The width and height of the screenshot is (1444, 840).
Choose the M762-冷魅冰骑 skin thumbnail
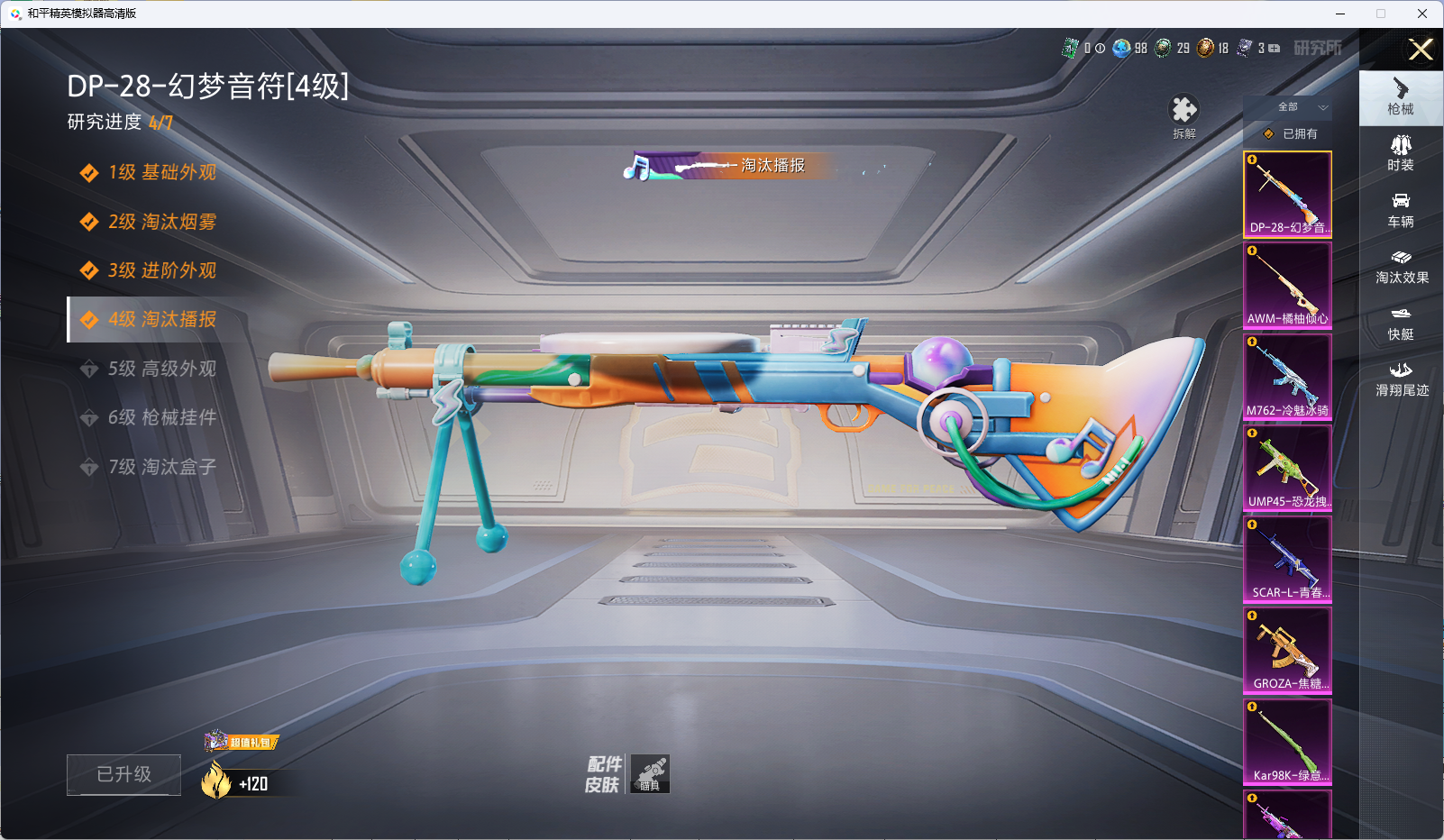point(1287,377)
